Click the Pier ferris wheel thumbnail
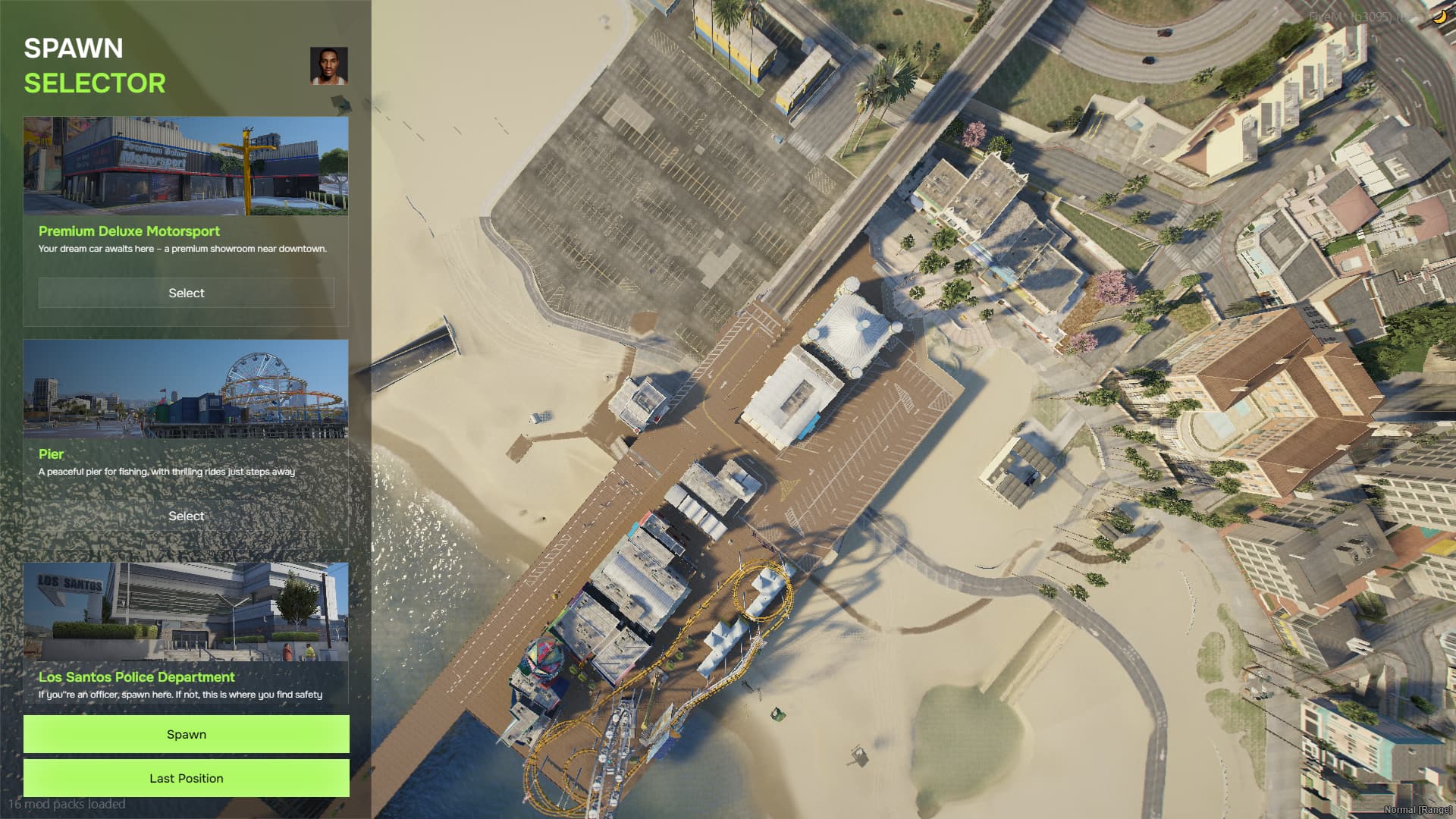This screenshot has width=1456, height=819. pos(185,390)
